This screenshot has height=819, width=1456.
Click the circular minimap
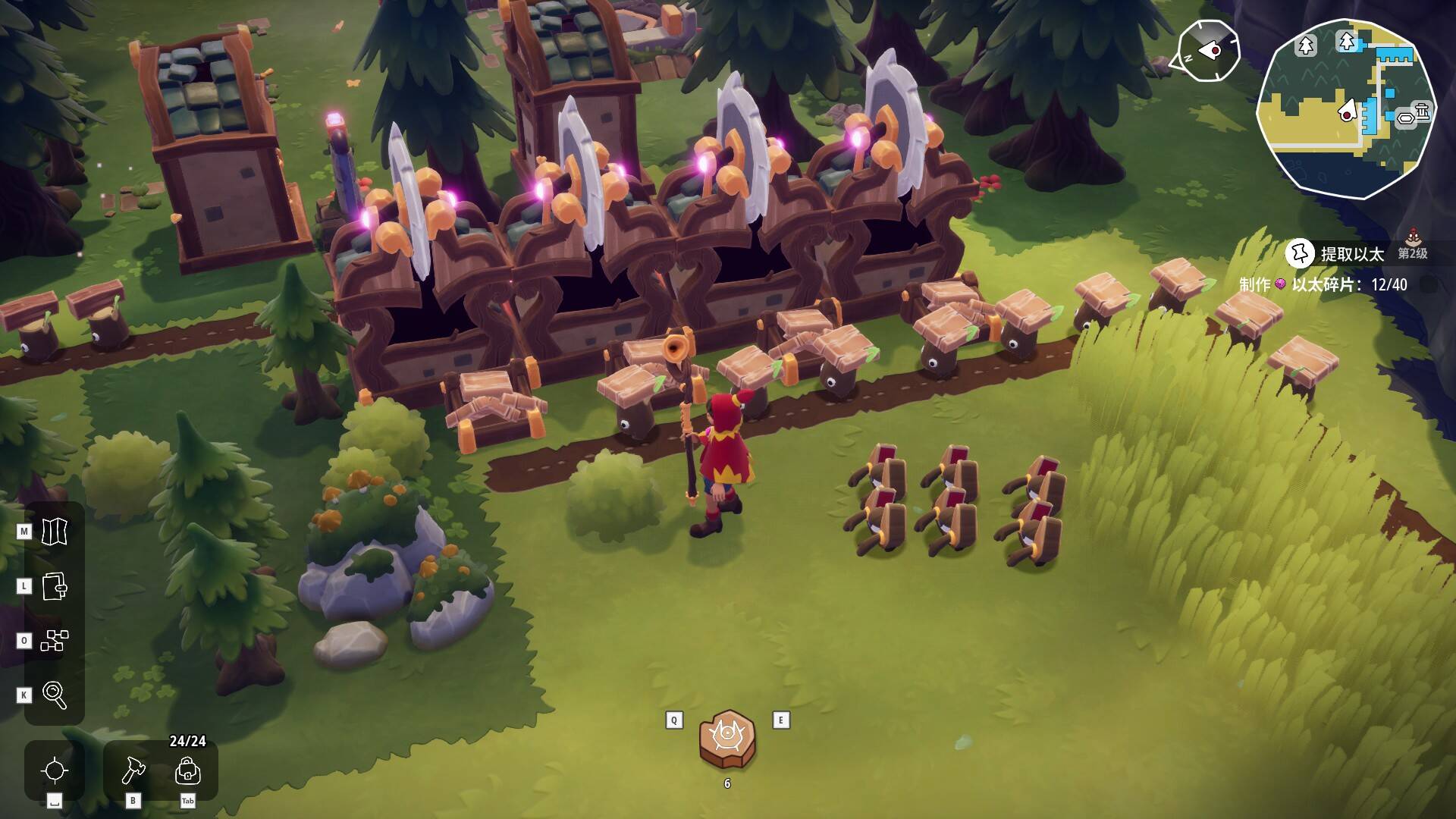point(1346,108)
